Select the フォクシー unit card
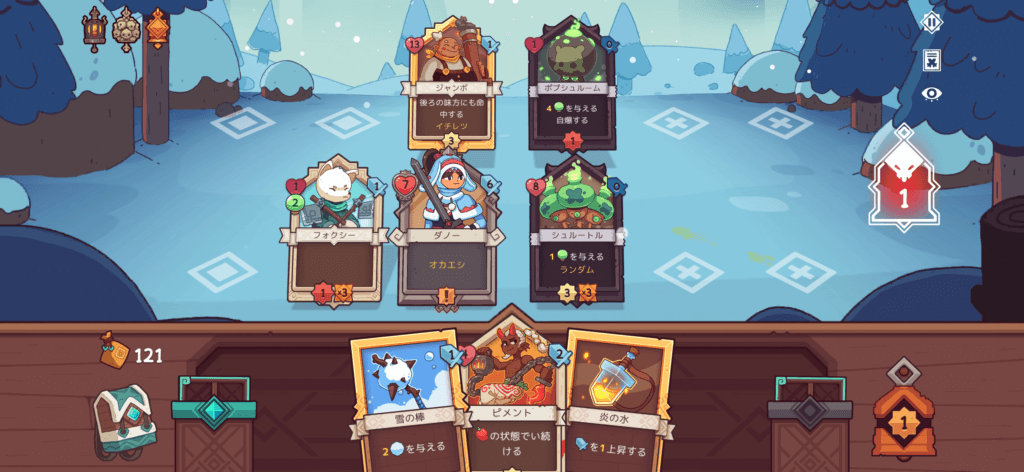This screenshot has width=1024, height=472. [336, 236]
